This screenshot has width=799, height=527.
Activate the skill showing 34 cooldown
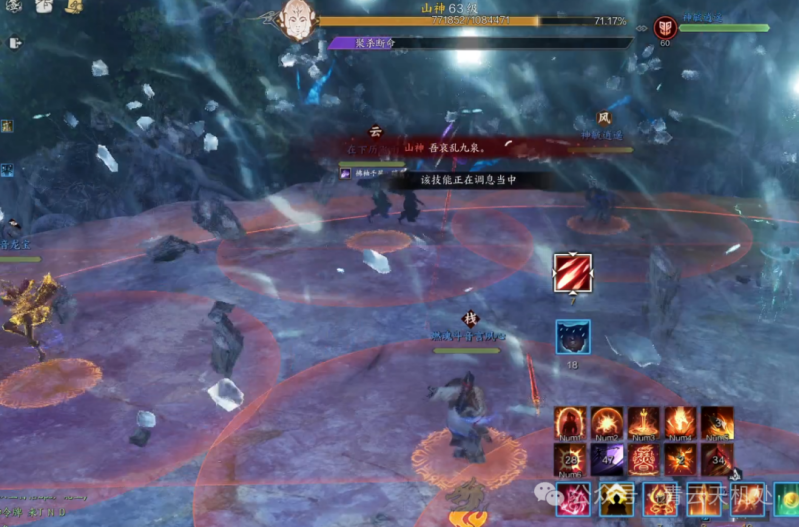click(x=717, y=459)
